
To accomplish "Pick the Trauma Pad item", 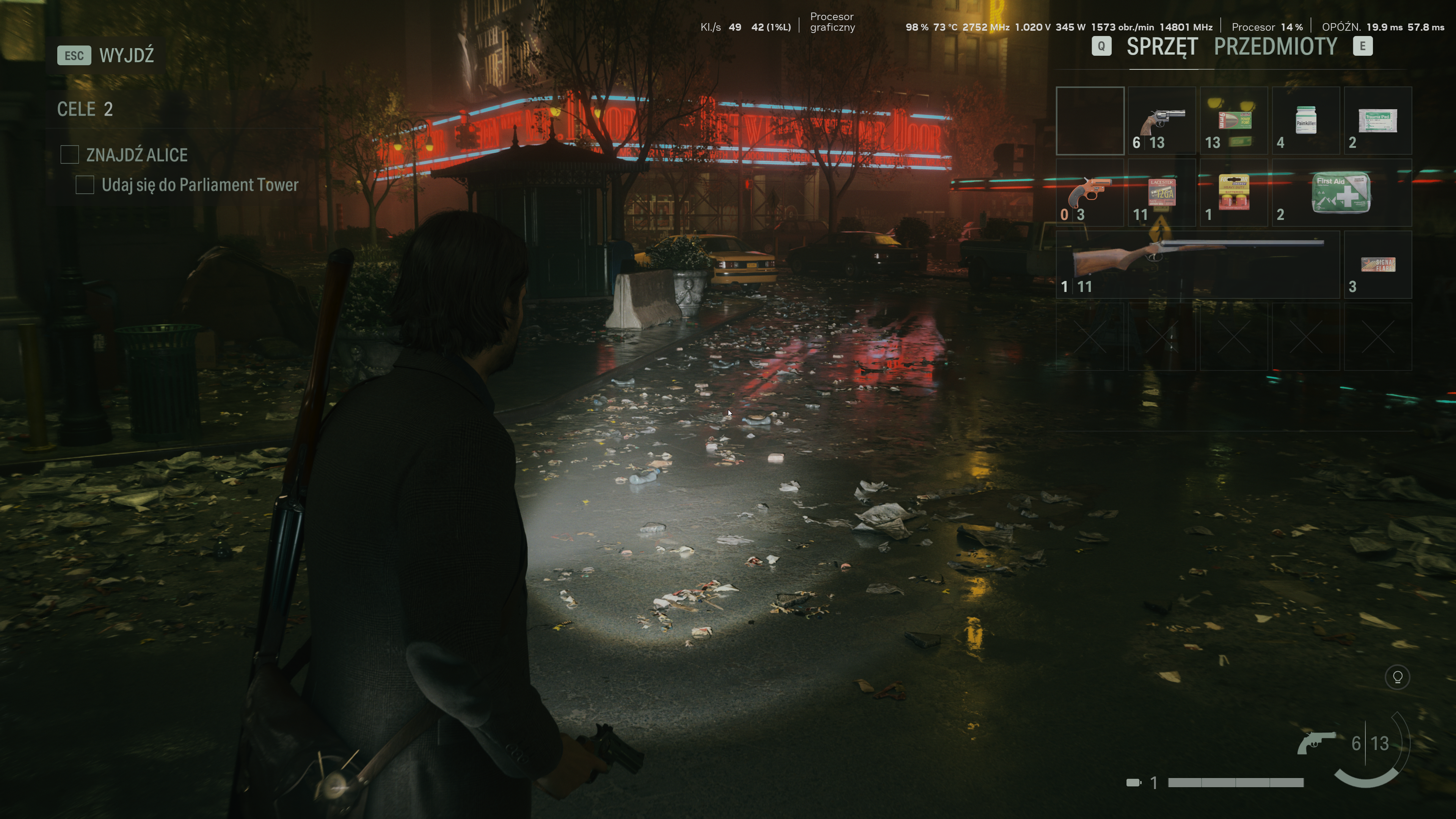I will point(1377,121).
